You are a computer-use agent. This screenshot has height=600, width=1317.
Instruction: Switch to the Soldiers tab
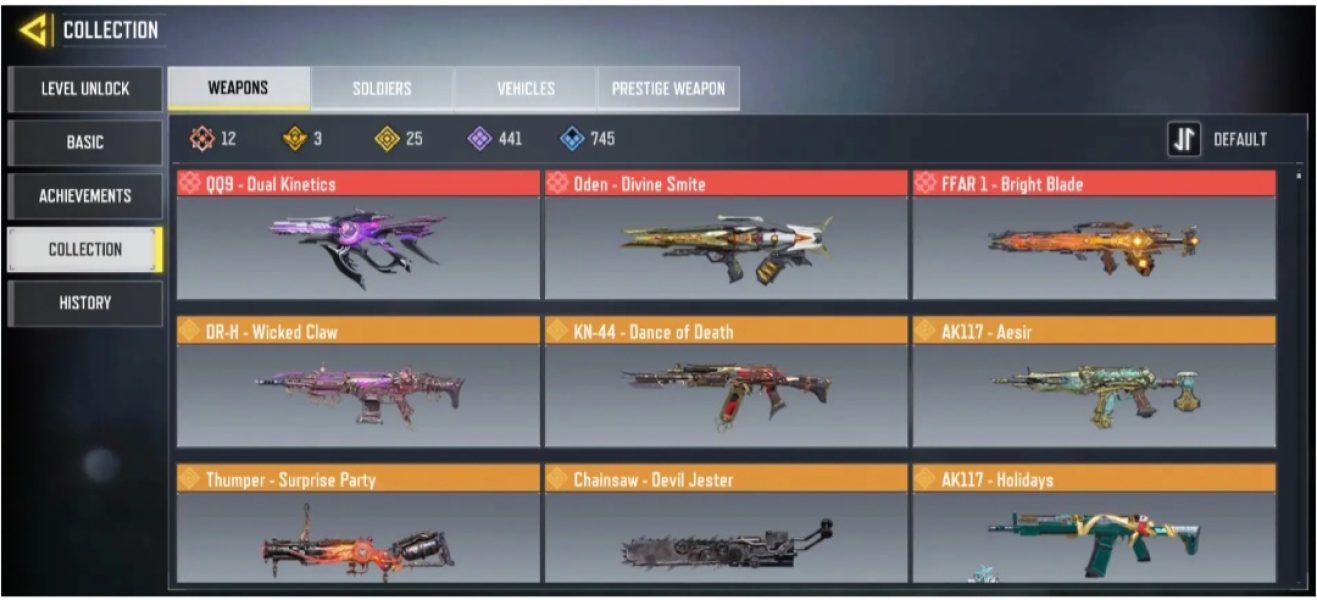(x=382, y=89)
